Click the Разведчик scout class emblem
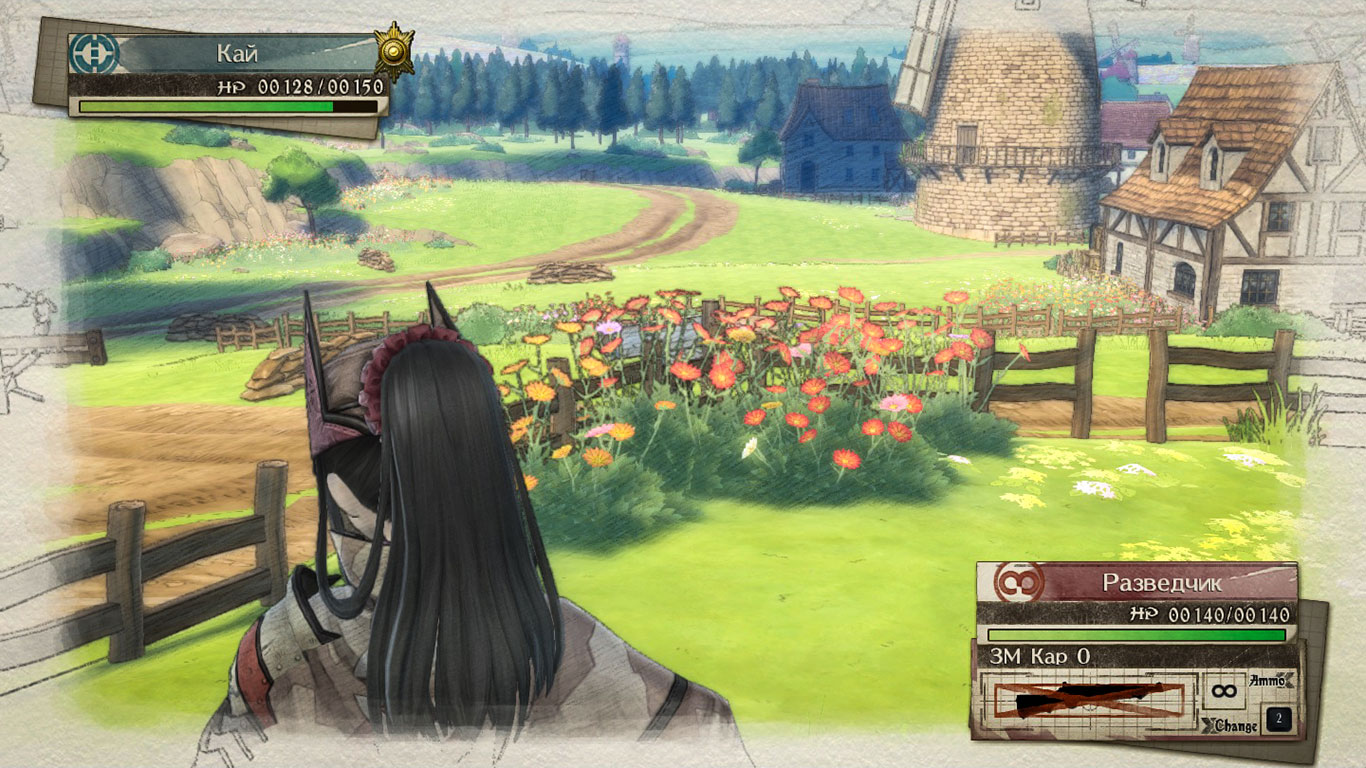This screenshot has height=768, width=1366. (1019, 582)
